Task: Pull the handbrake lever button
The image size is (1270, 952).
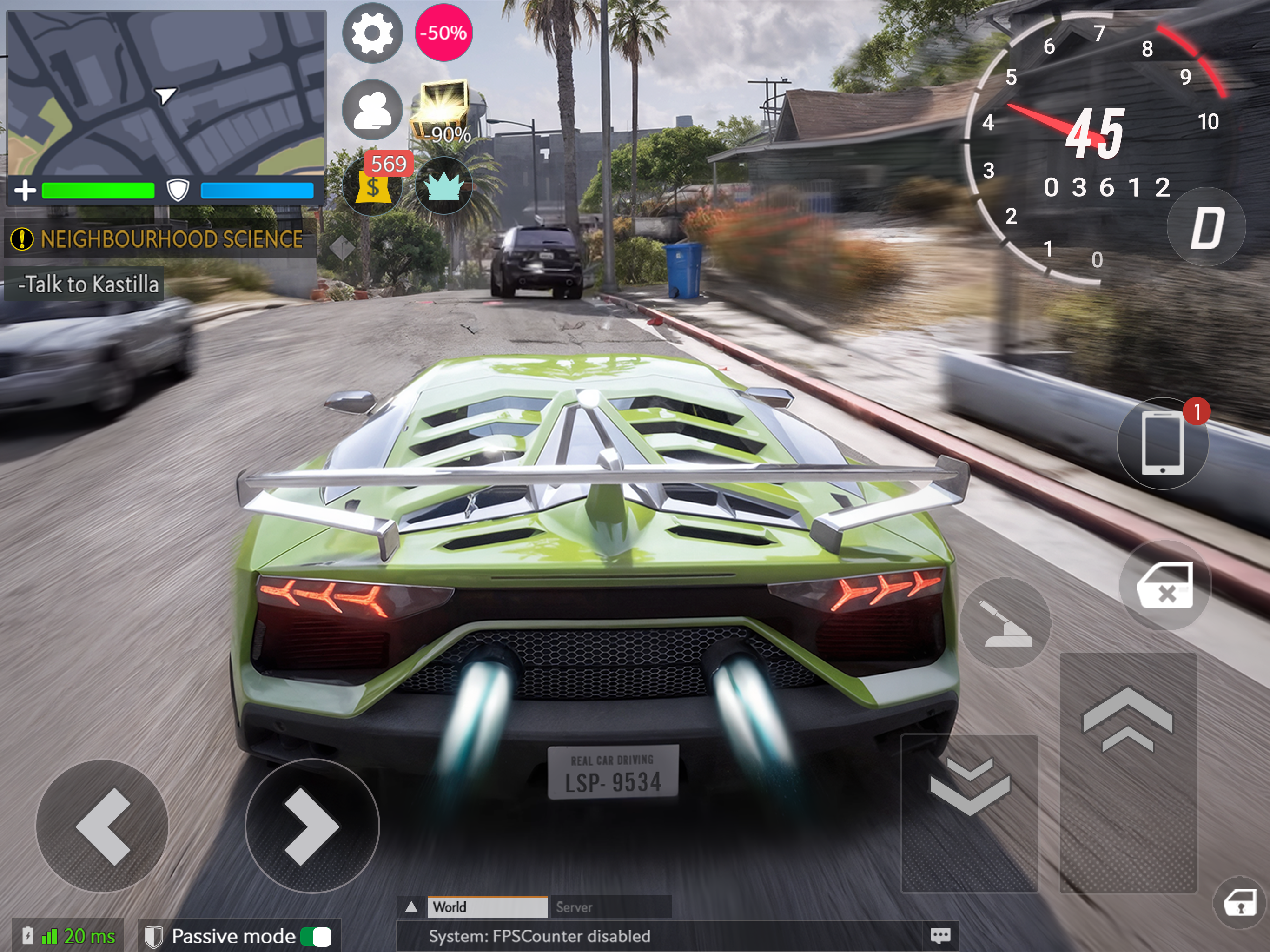Action: click(1006, 623)
